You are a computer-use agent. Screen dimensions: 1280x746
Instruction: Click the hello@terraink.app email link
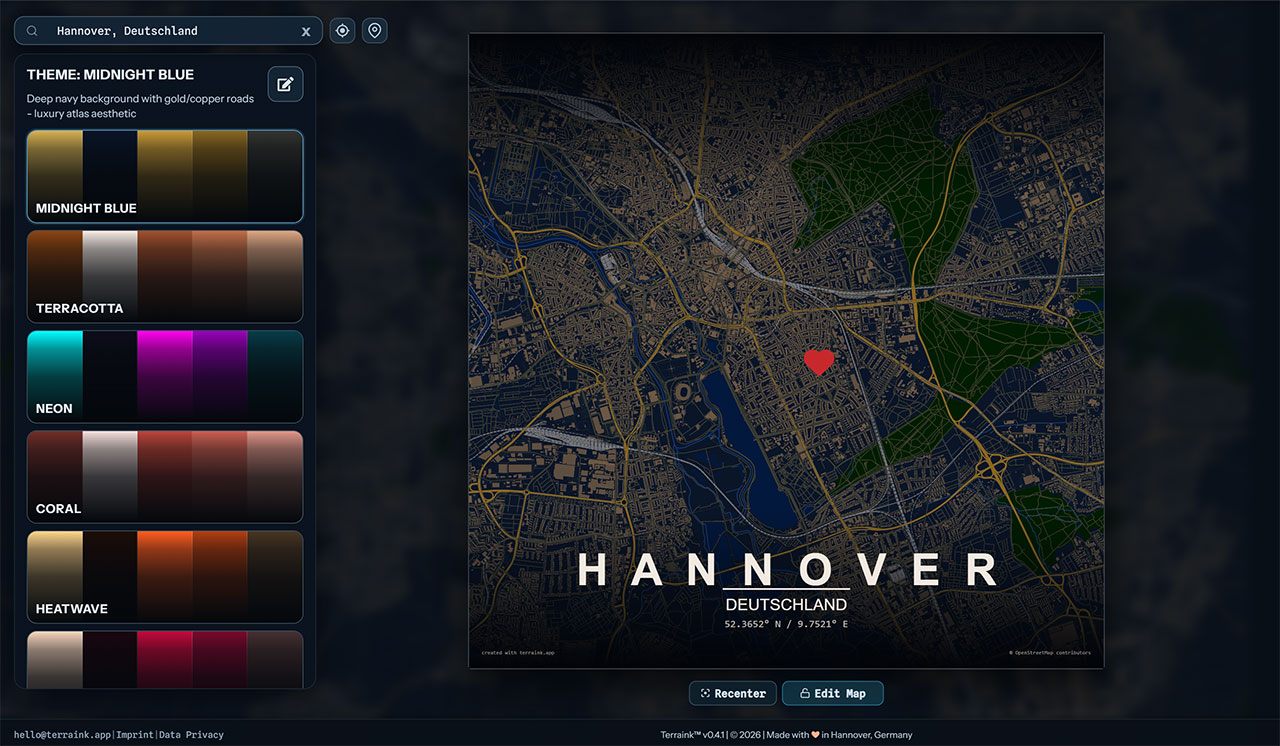pos(62,735)
